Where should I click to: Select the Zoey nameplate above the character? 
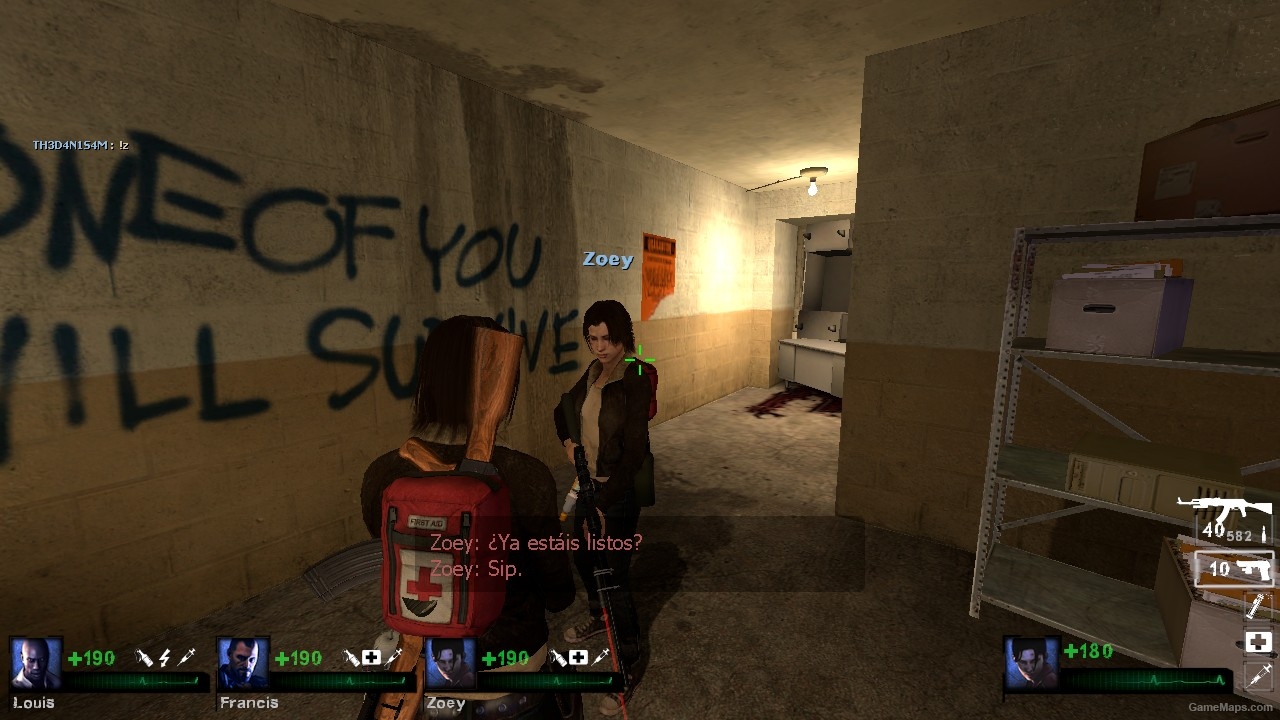point(610,259)
